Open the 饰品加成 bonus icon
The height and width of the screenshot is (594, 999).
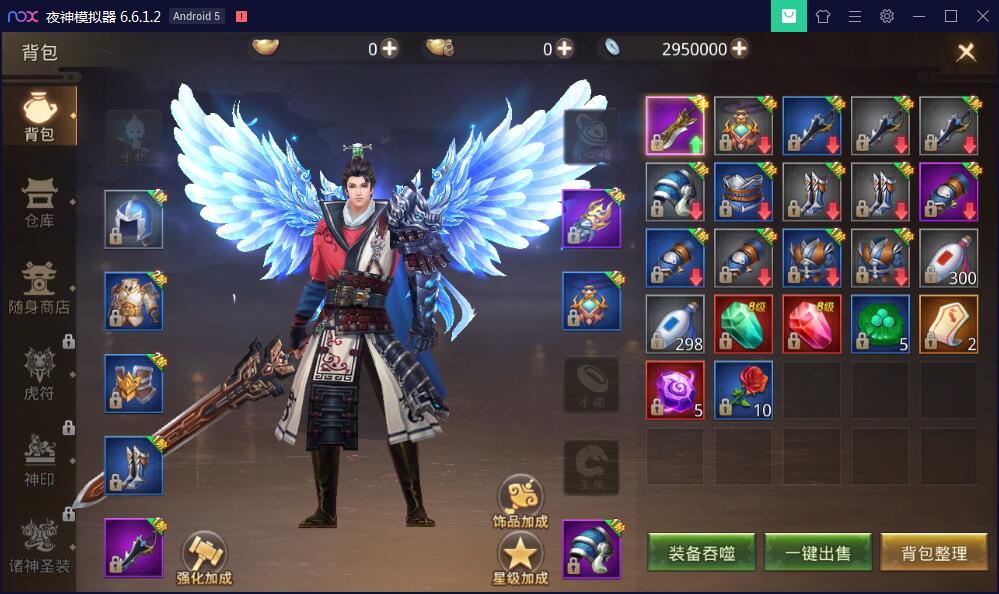click(x=520, y=500)
